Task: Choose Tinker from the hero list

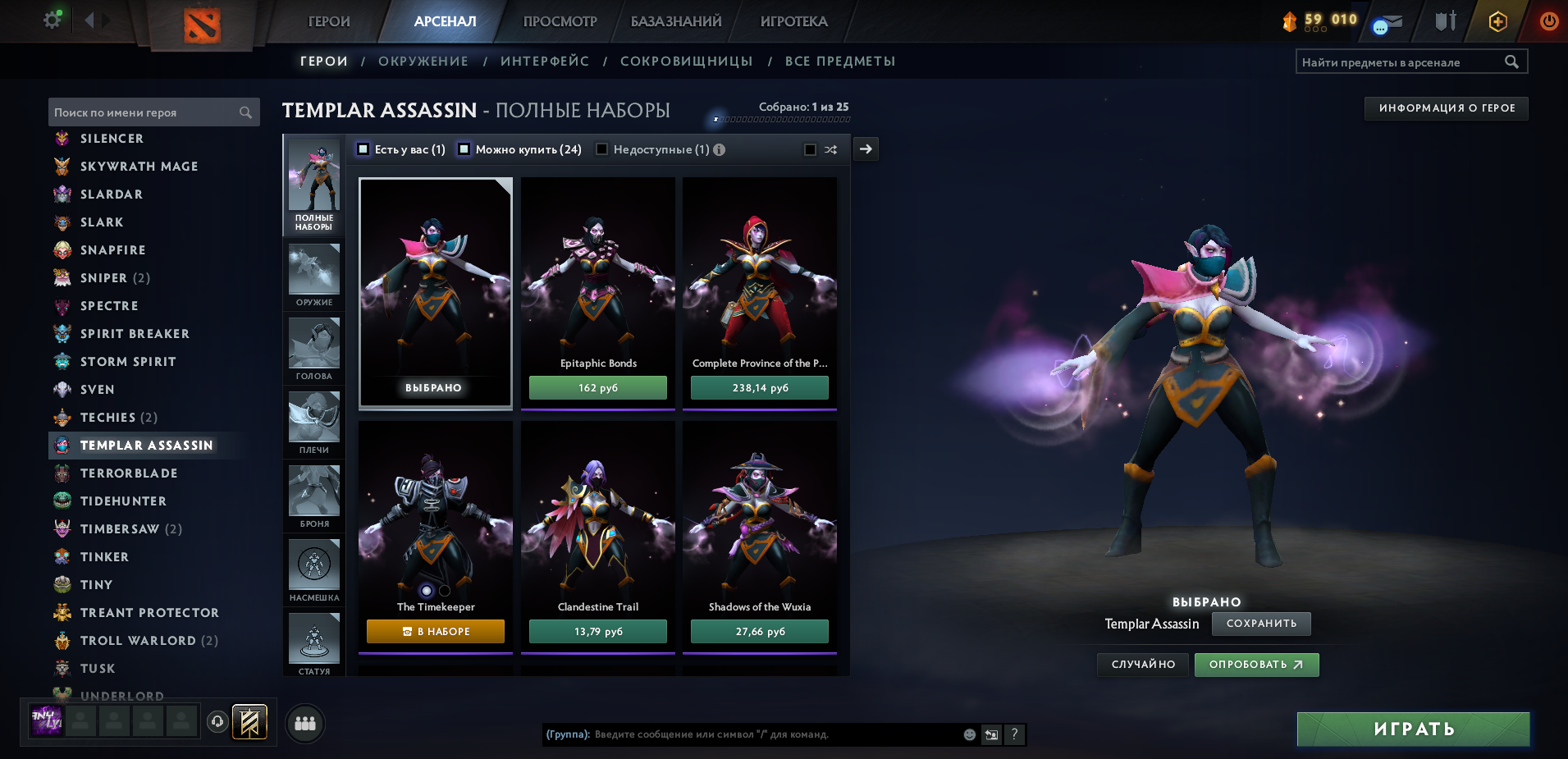Action: [104, 557]
